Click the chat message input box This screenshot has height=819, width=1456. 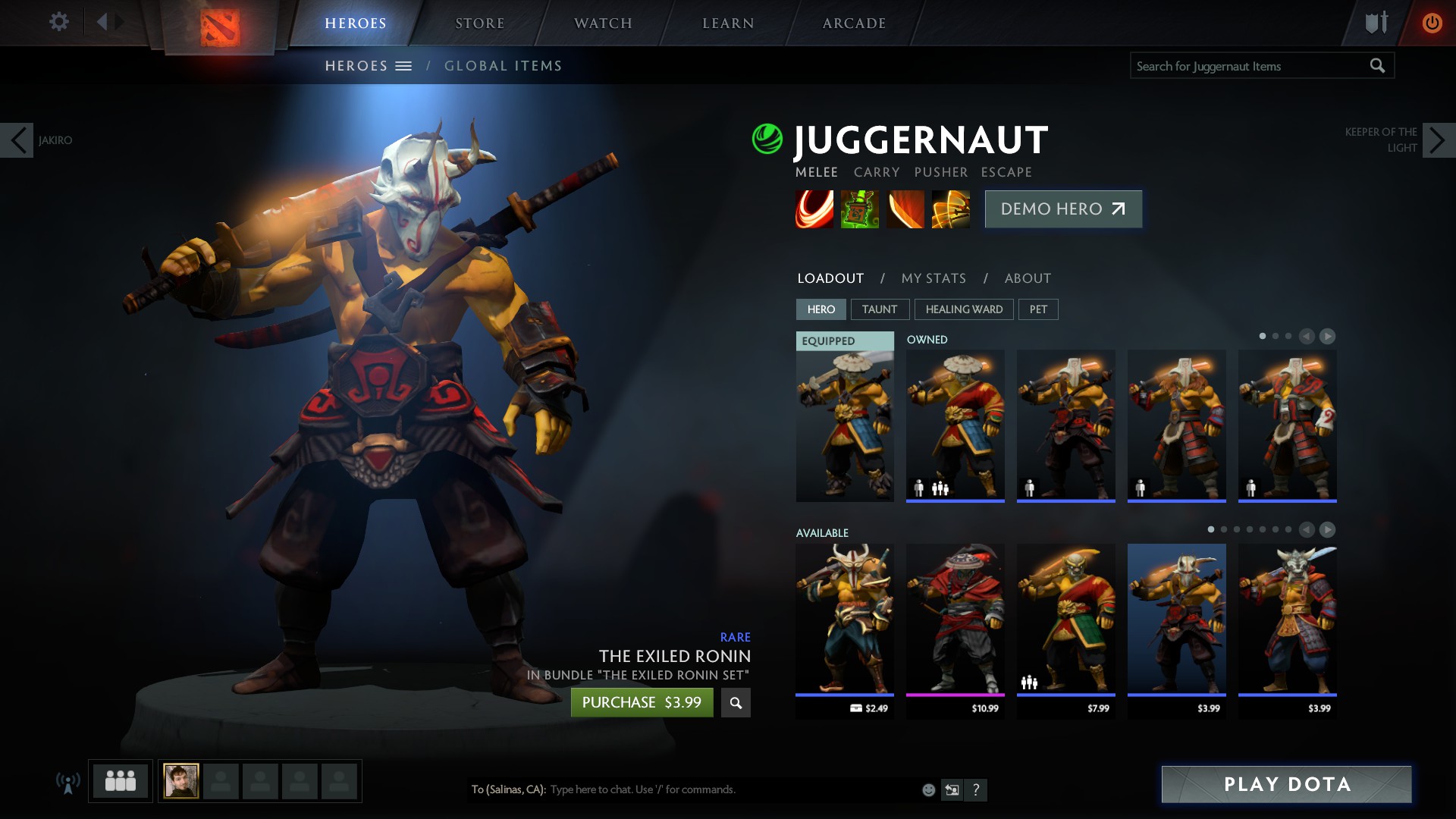pos(728,789)
